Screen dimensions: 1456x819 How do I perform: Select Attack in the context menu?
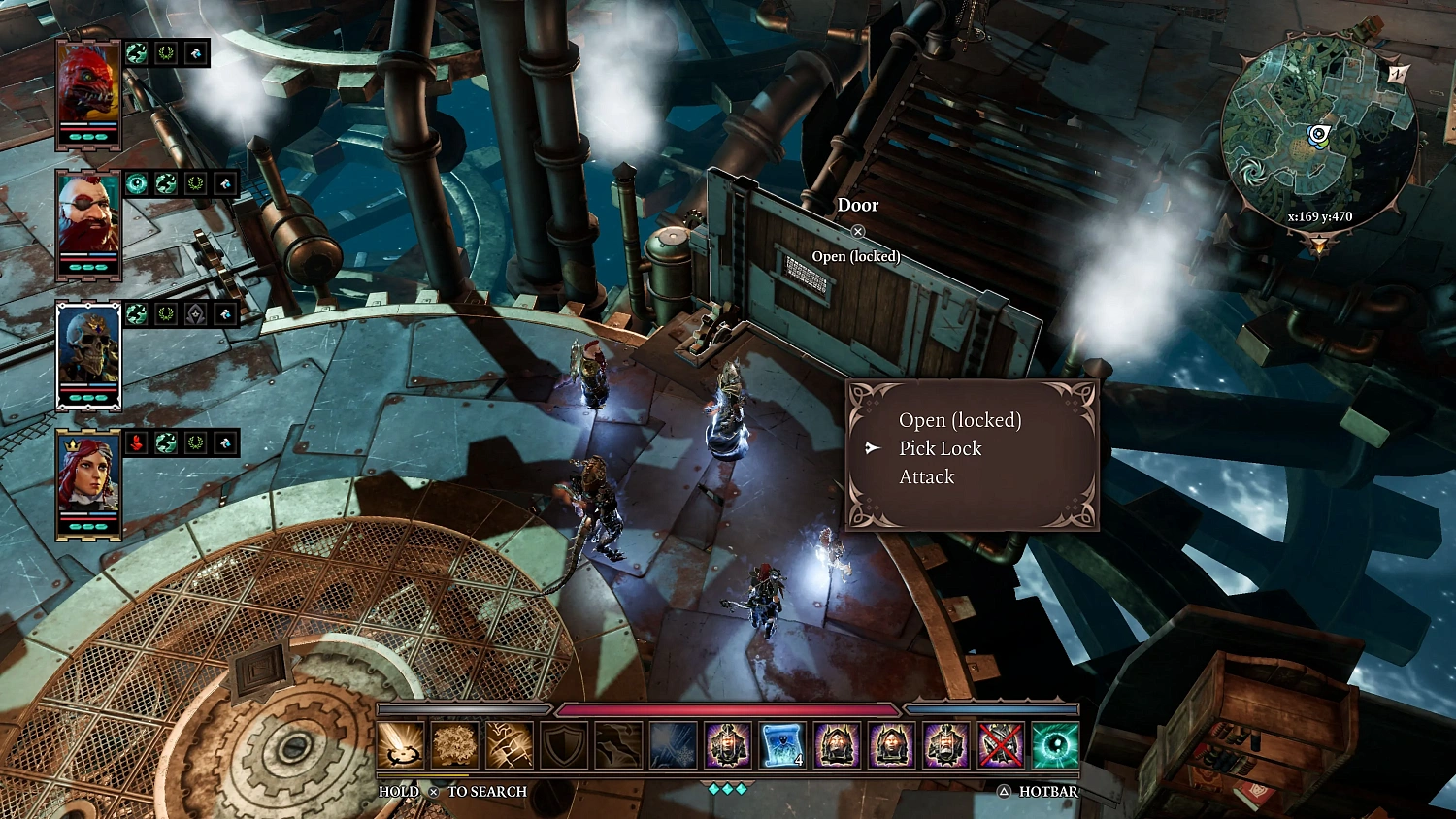(x=926, y=476)
